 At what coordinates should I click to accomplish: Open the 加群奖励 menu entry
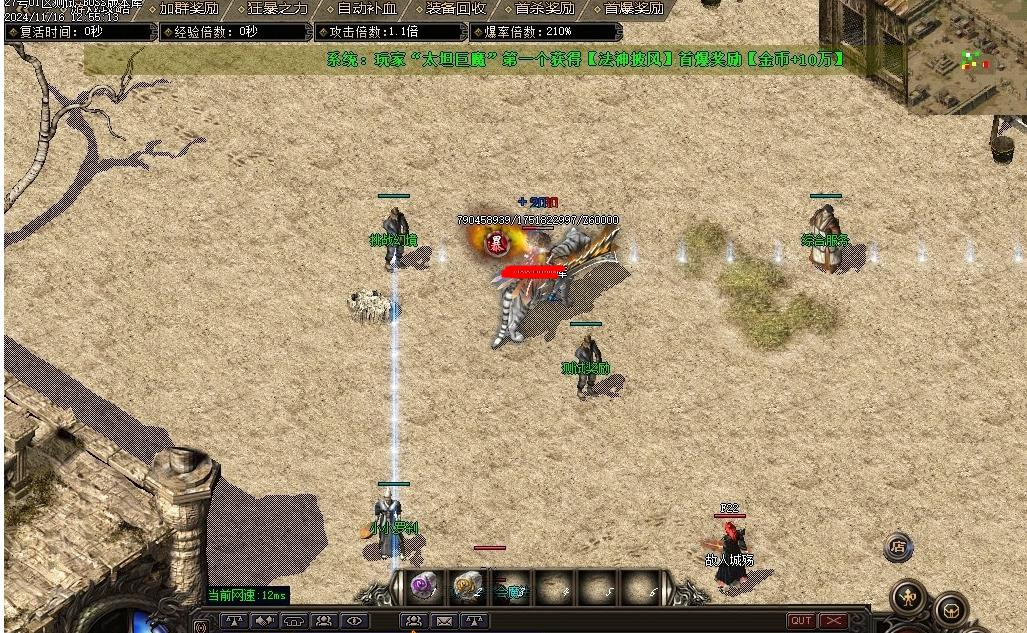pos(189,9)
